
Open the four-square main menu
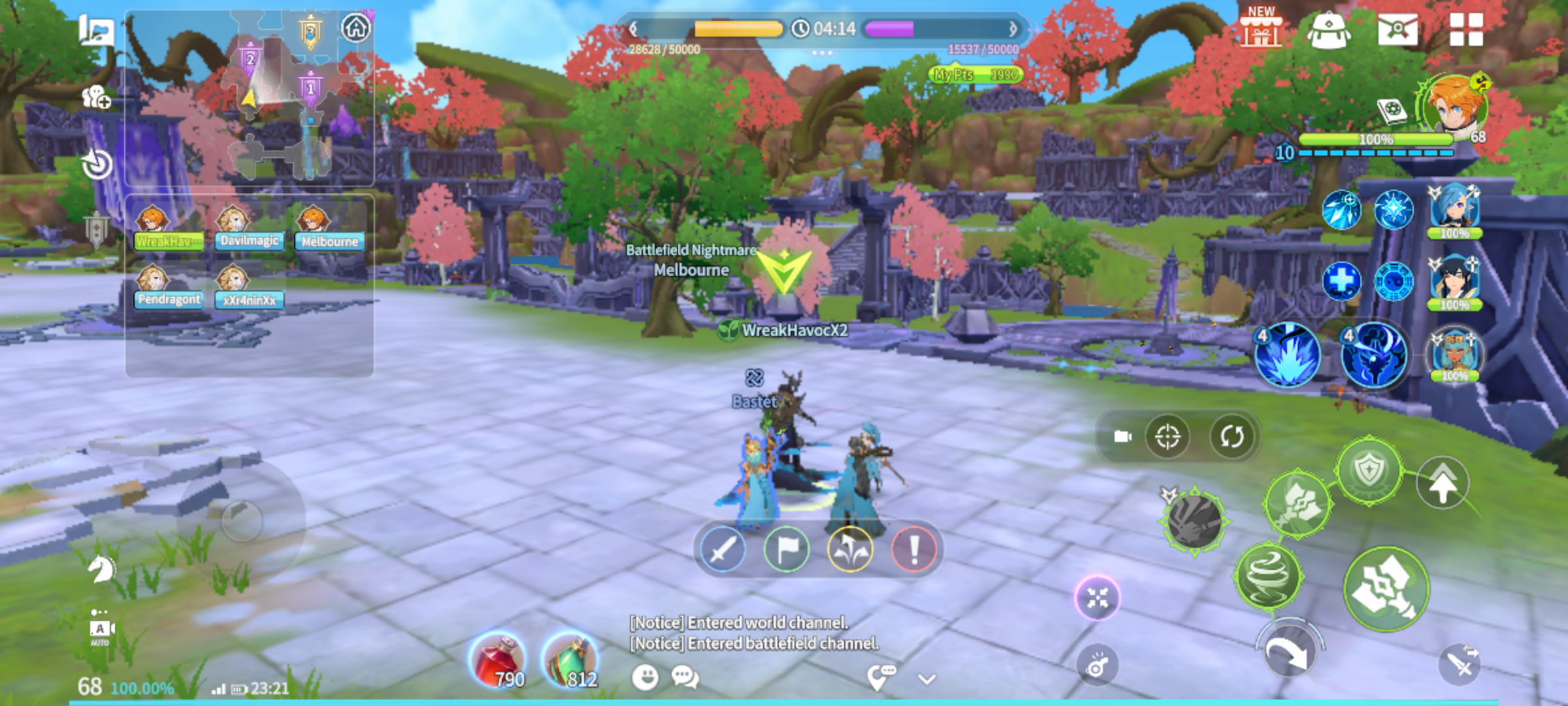coord(1466,30)
